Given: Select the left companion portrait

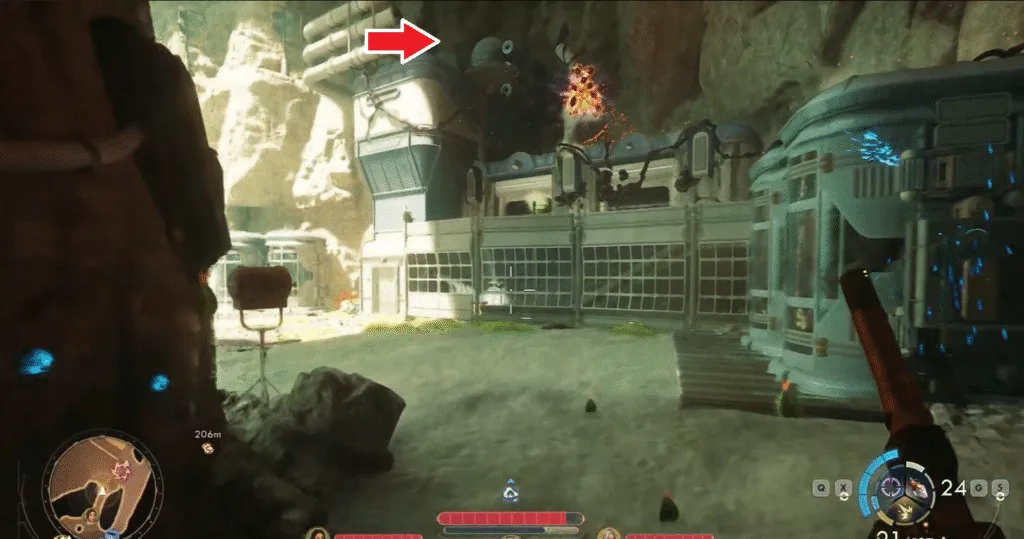Looking at the screenshot, I should pos(319,534).
